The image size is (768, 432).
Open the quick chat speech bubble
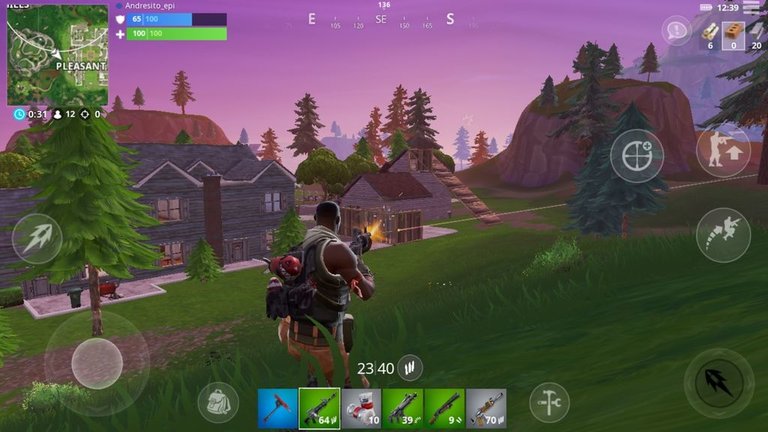tap(677, 31)
